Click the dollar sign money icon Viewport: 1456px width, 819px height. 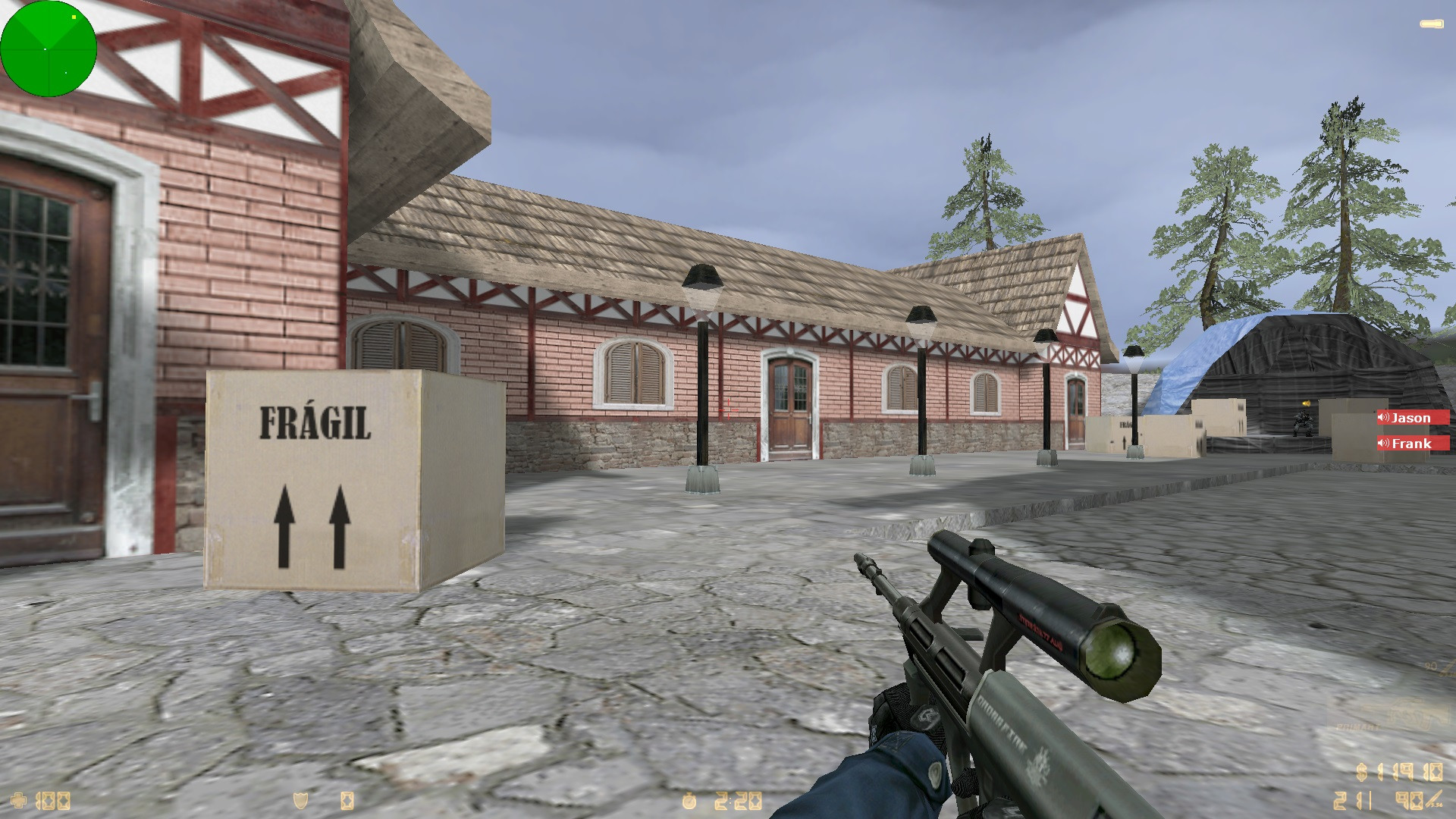[x=1361, y=772]
